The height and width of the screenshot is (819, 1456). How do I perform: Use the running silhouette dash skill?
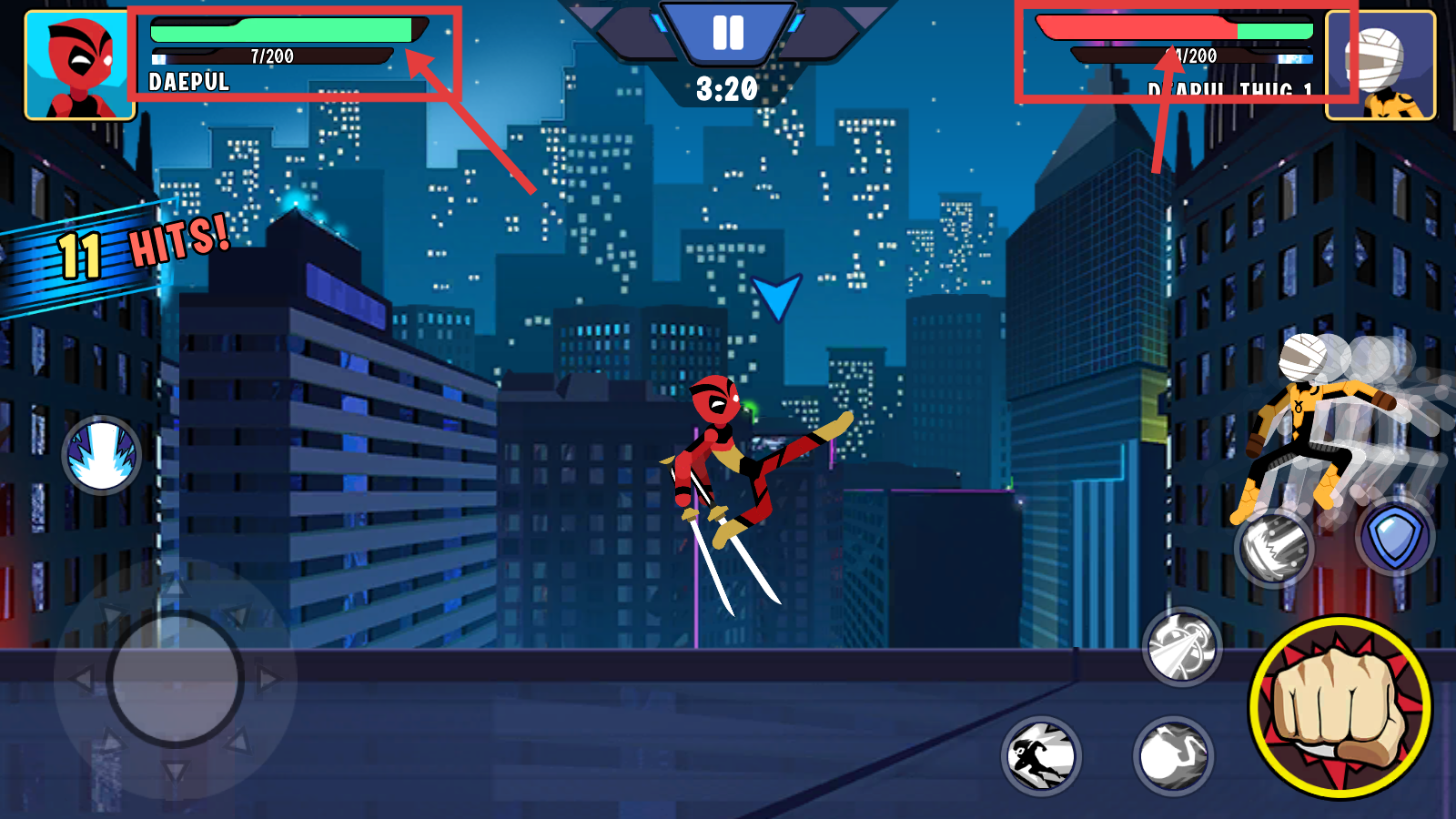(x=1041, y=755)
